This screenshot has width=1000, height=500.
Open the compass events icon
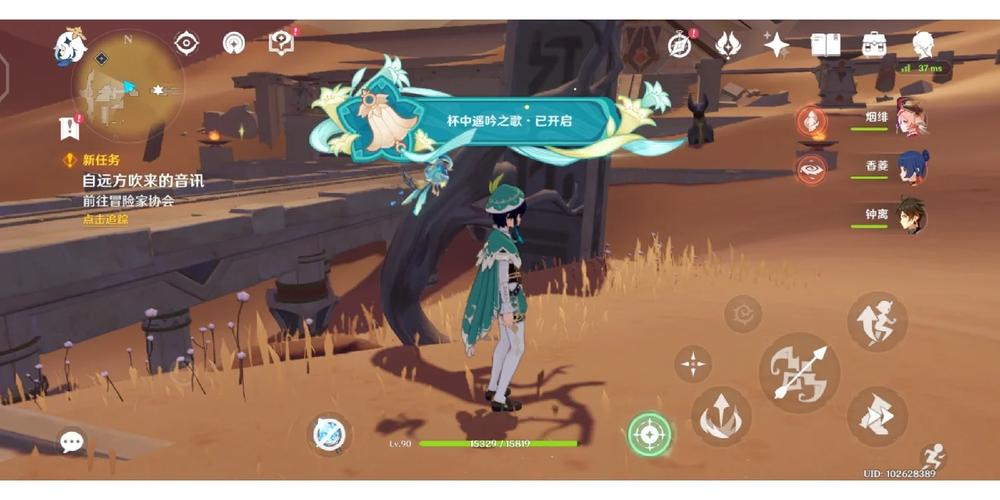click(680, 44)
